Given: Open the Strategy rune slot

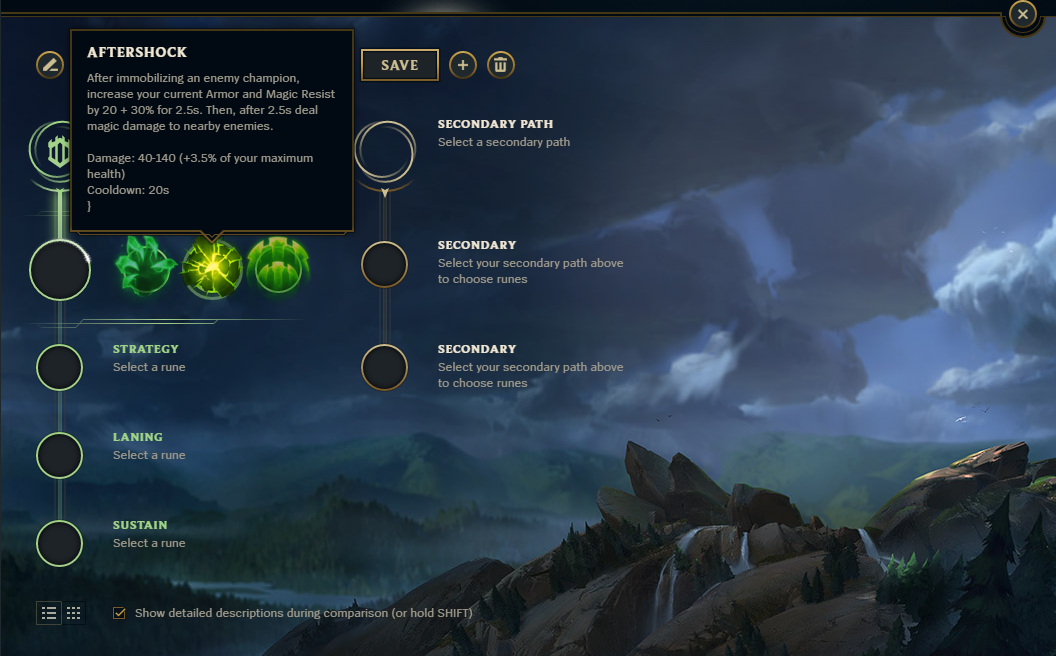Looking at the screenshot, I should [59, 367].
